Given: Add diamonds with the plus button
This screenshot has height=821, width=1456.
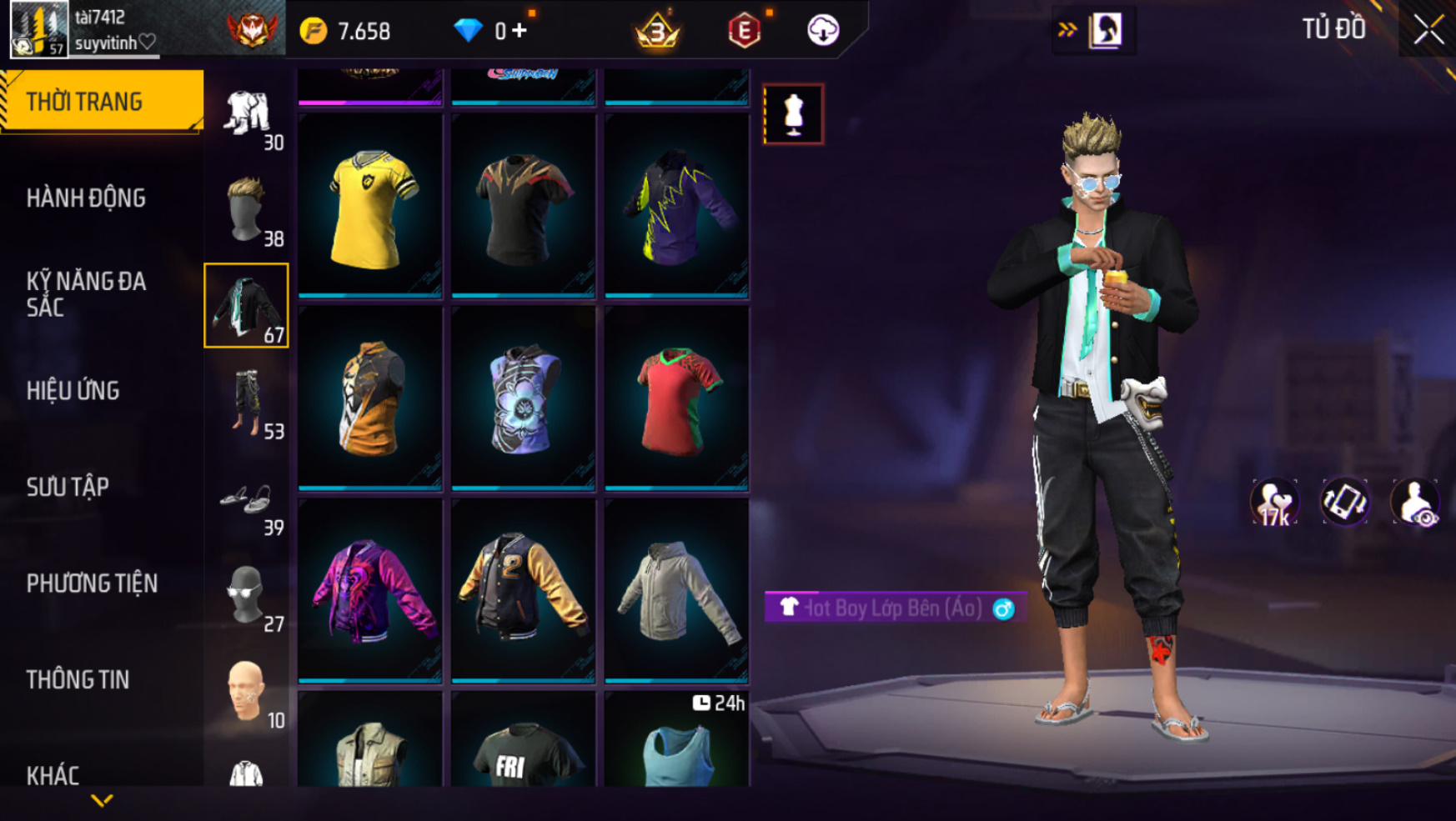Looking at the screenshot, I should pos(520,31).
